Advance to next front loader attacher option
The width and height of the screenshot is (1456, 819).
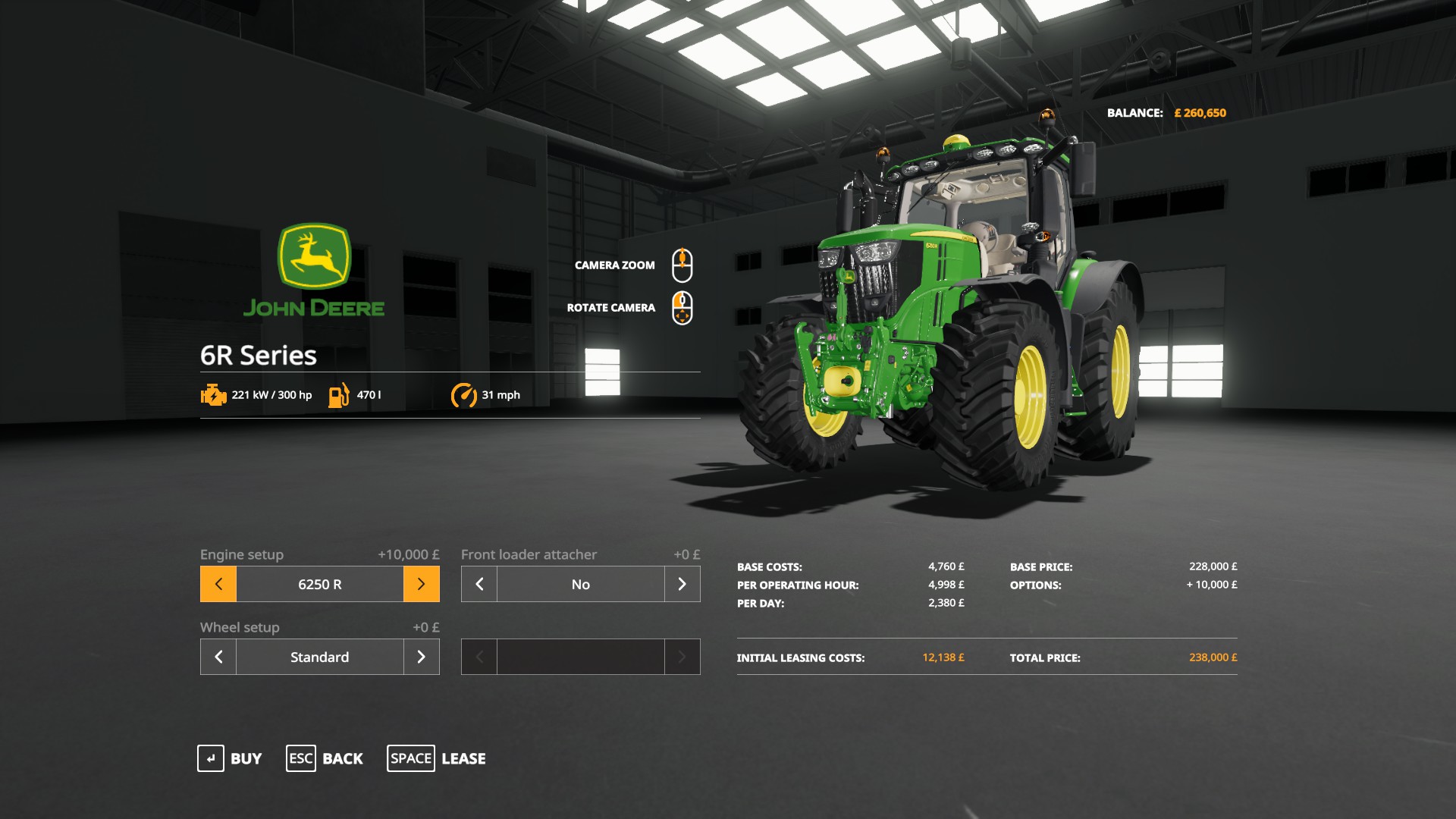point(682,584)
